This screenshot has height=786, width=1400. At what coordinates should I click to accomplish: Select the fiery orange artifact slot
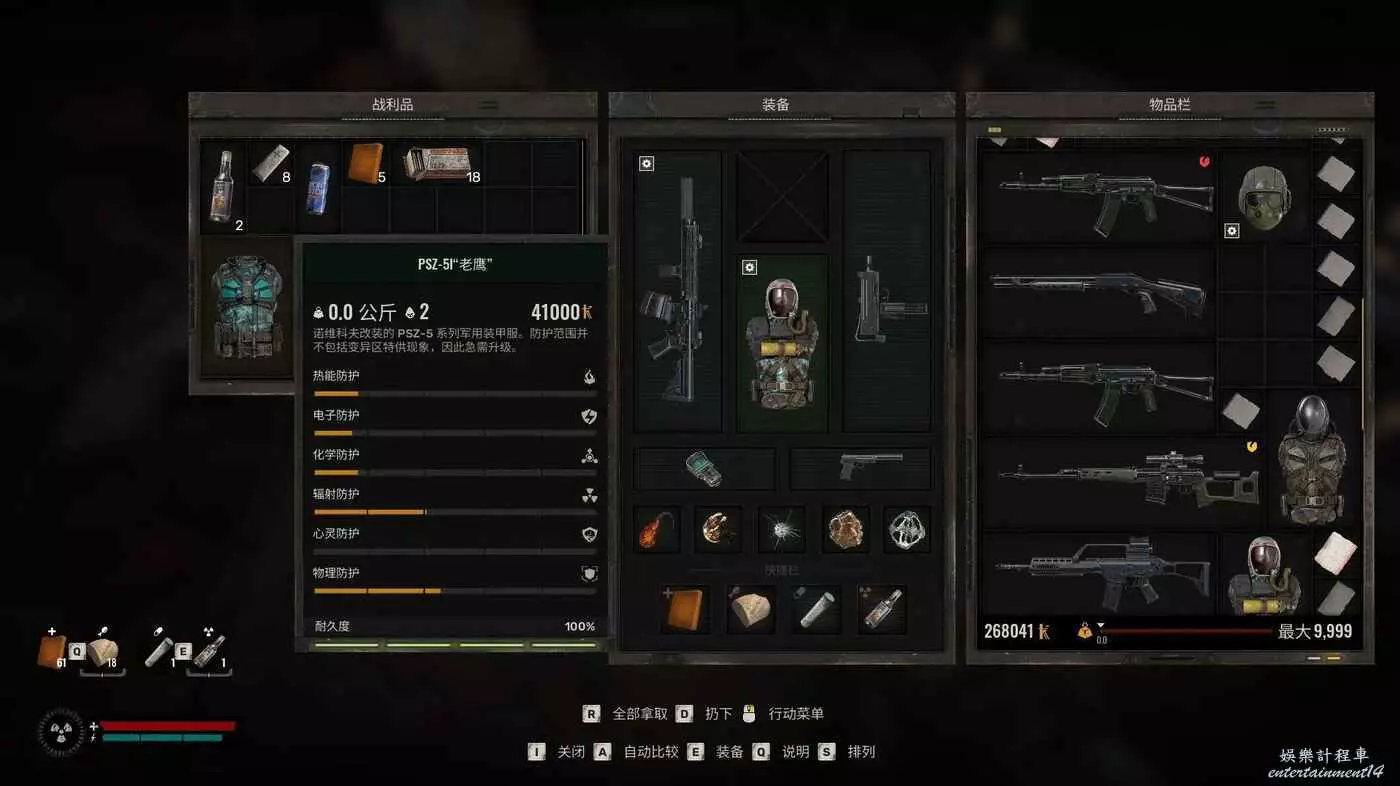coord(657,529)
